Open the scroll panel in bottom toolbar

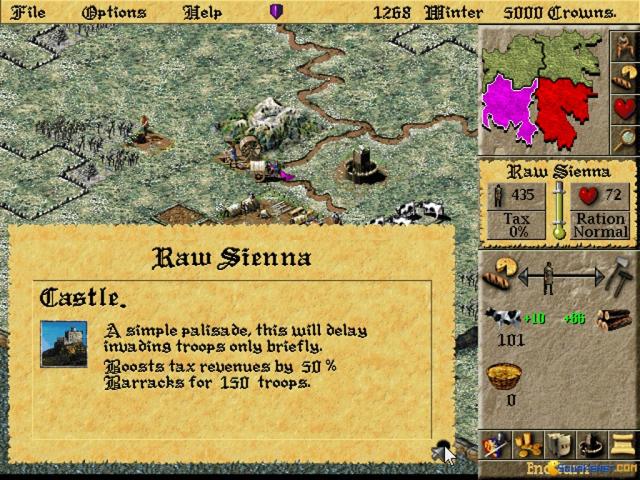623,443
